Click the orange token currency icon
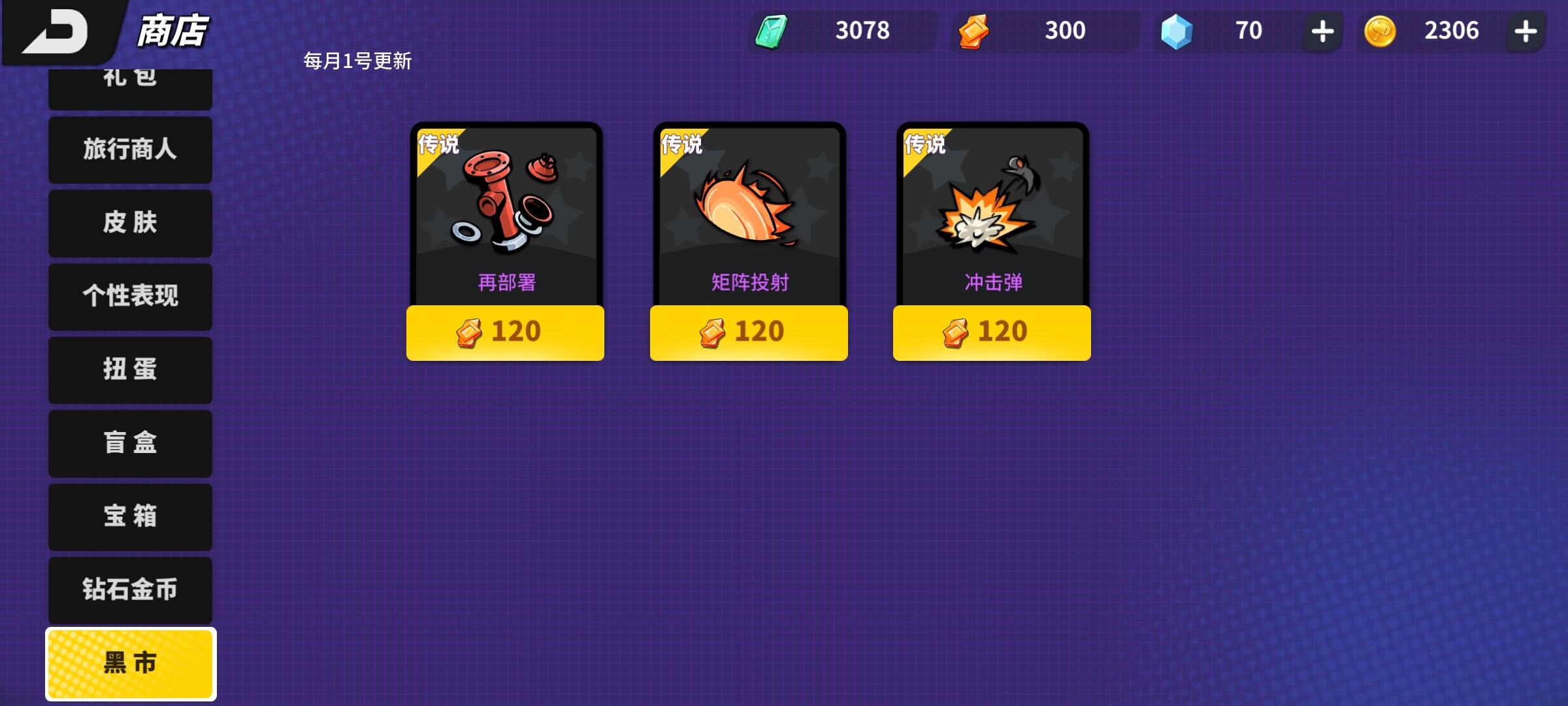 (x=973, y=30)
